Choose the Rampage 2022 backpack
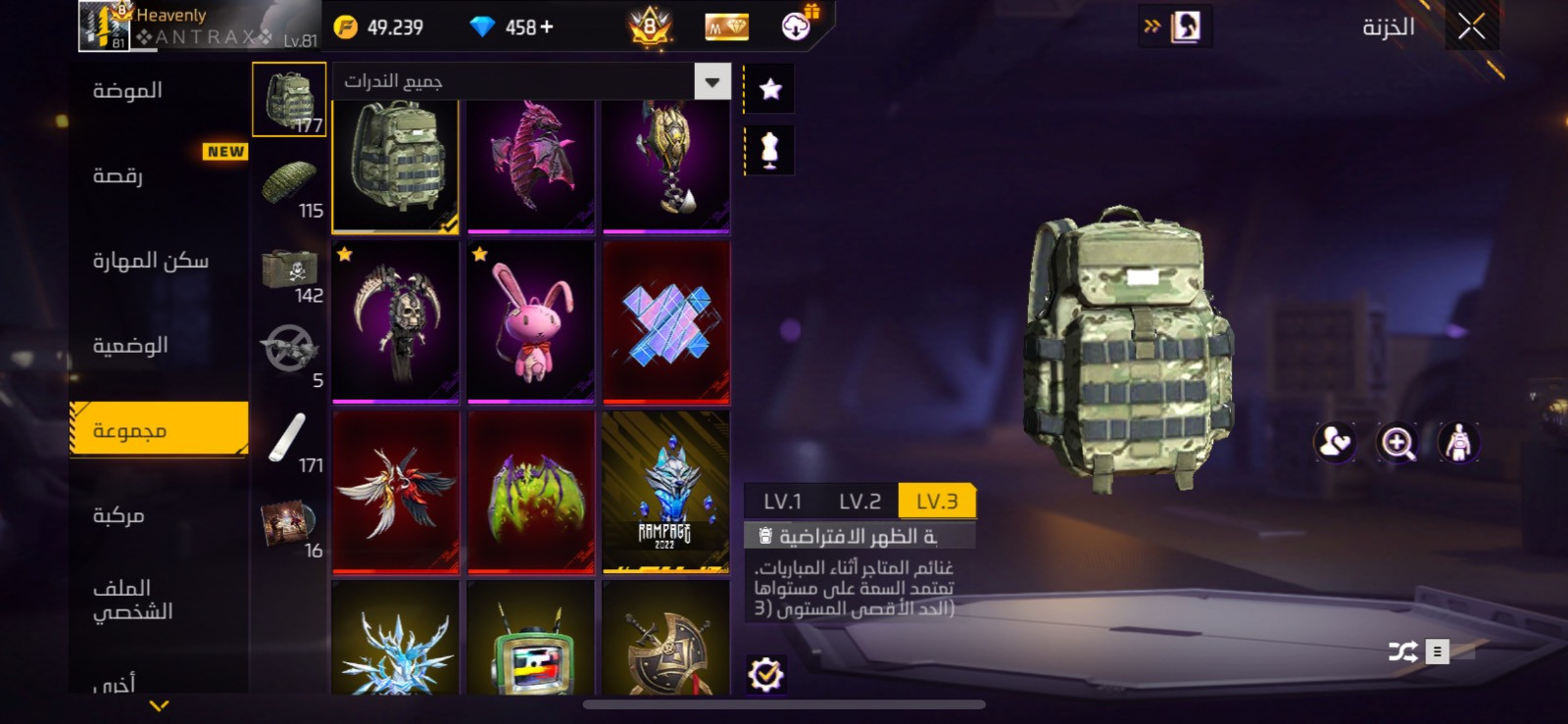The width and height of the screenshot is (1568, 724). pos(665,491)
